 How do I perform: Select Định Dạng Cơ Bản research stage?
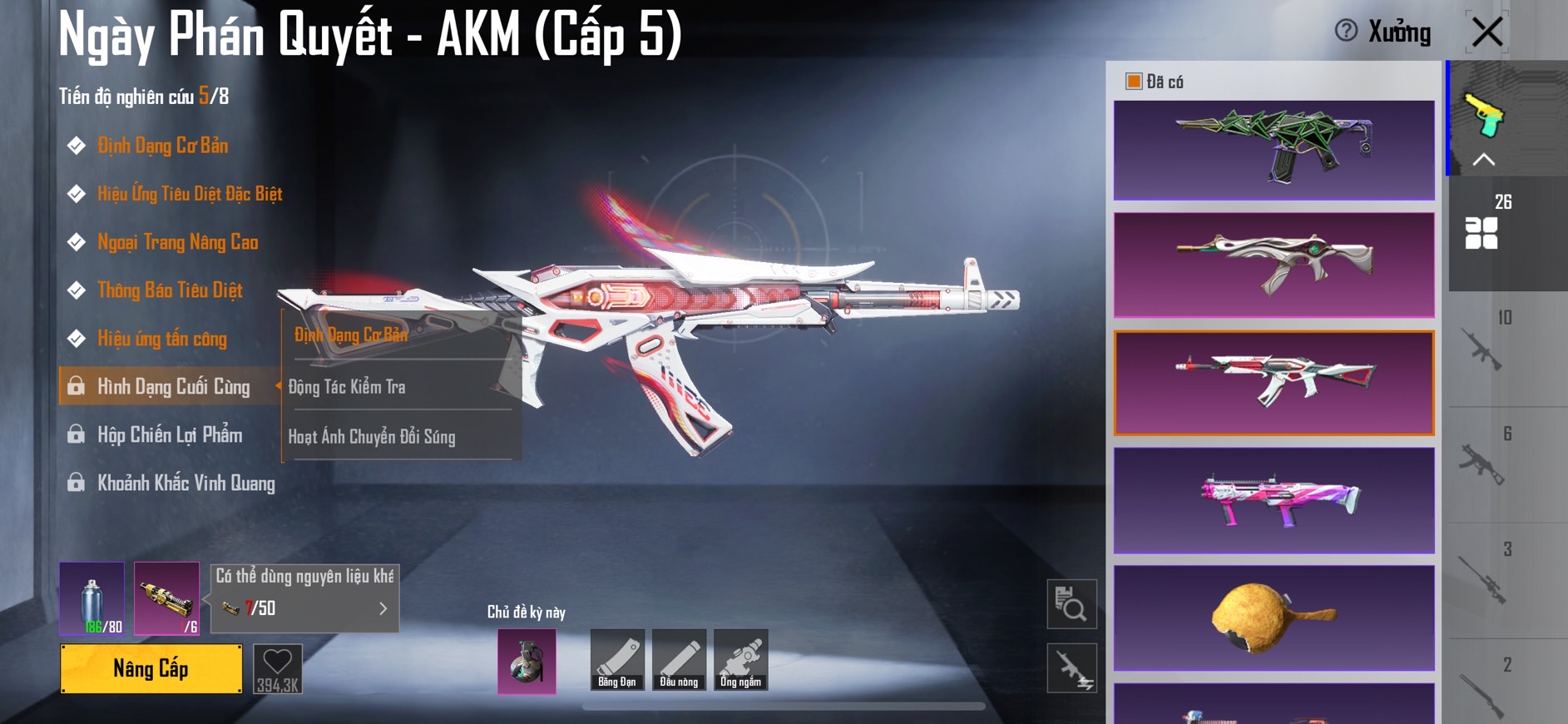click(x=162, y=146)
